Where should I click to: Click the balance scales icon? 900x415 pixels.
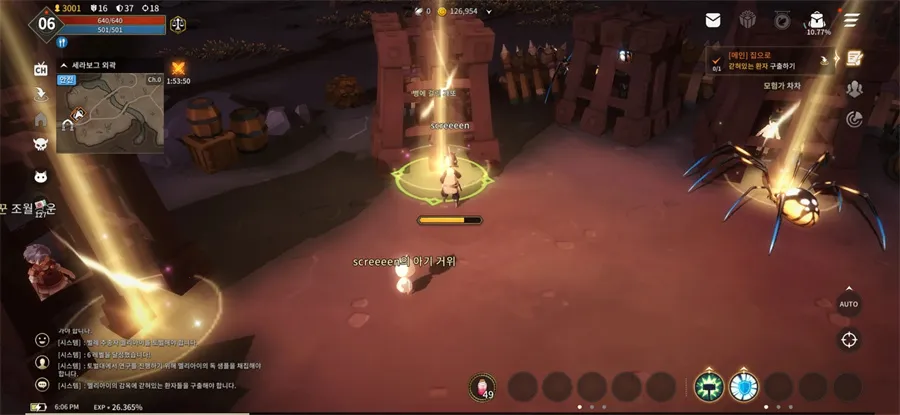click(178, 19)
